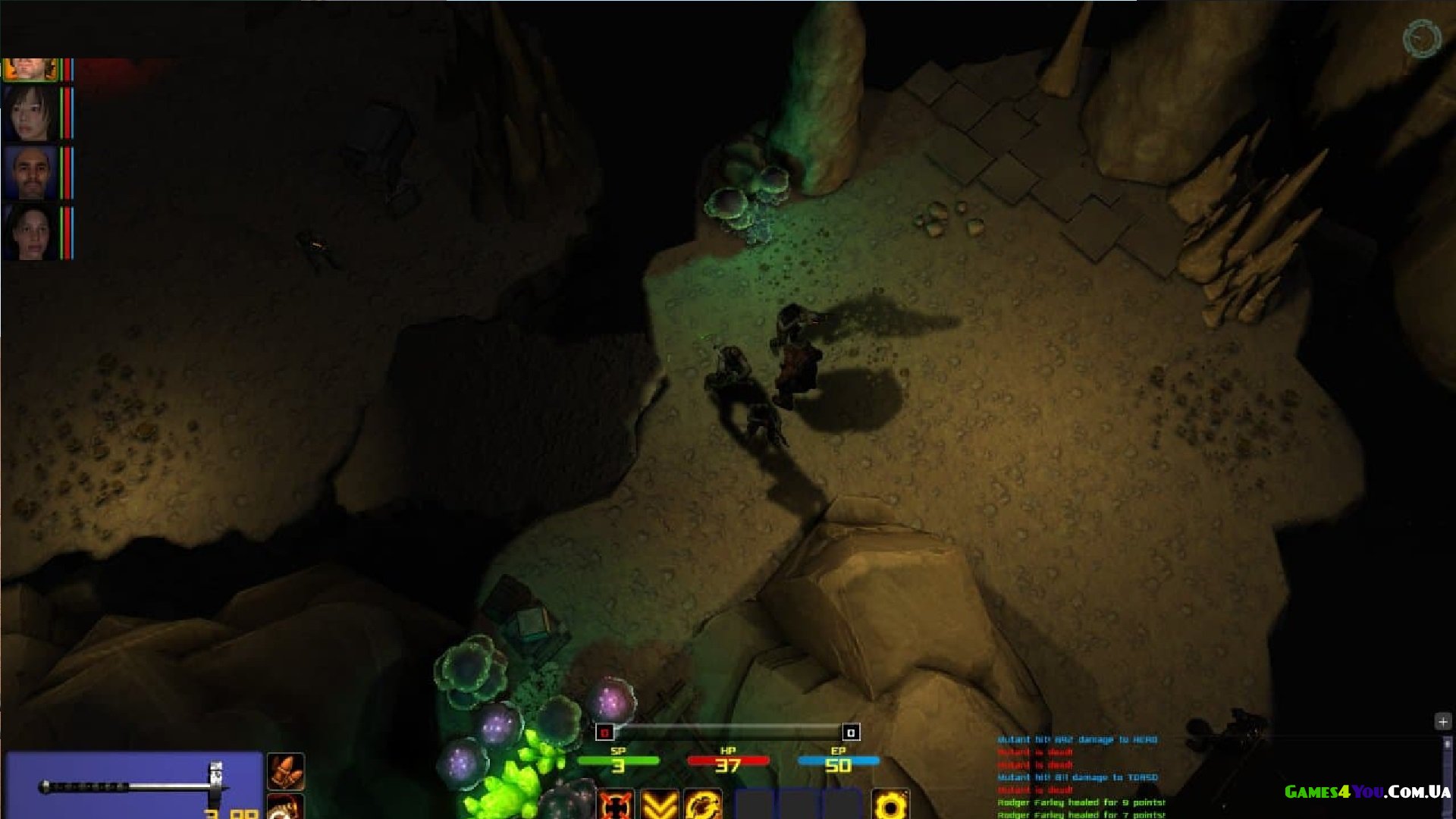Screen dimensions: 1456x819
Task: Click the white square turn bar button
Action: tap(851, 732)
